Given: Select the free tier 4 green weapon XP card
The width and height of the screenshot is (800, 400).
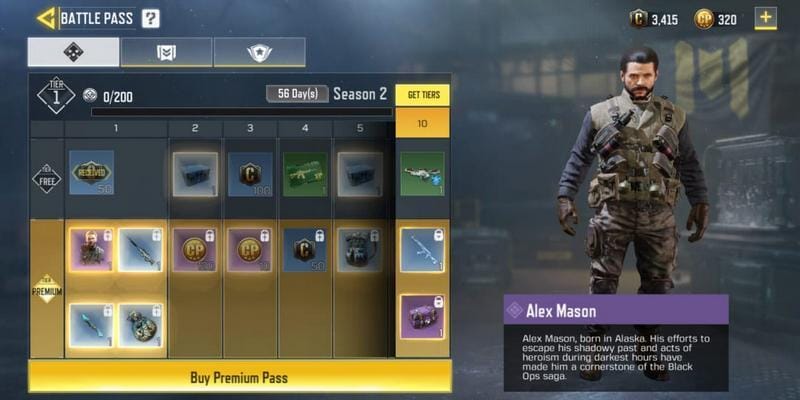Looking at the screenshot, I should pos(305,172).
